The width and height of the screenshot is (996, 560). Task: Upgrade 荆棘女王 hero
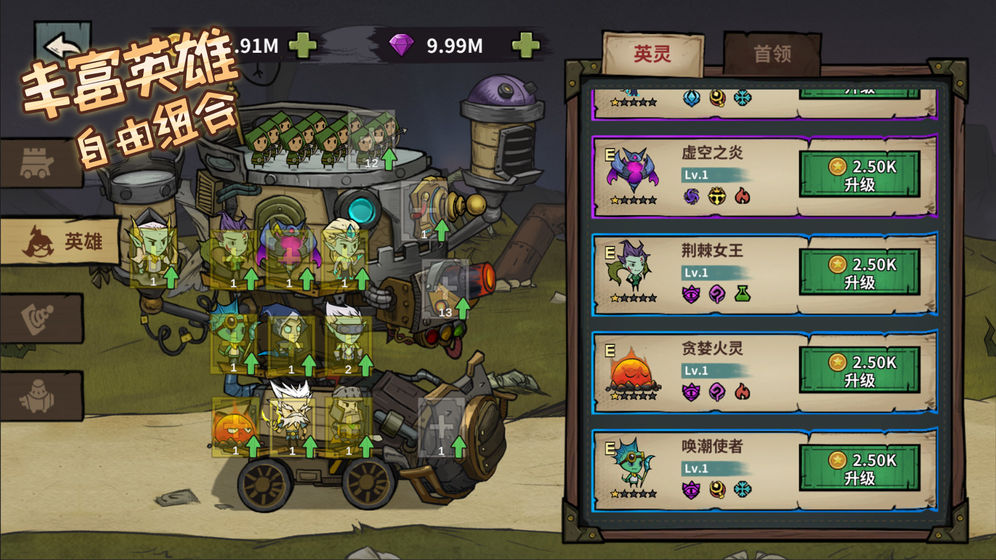click(x=859, y=272)
